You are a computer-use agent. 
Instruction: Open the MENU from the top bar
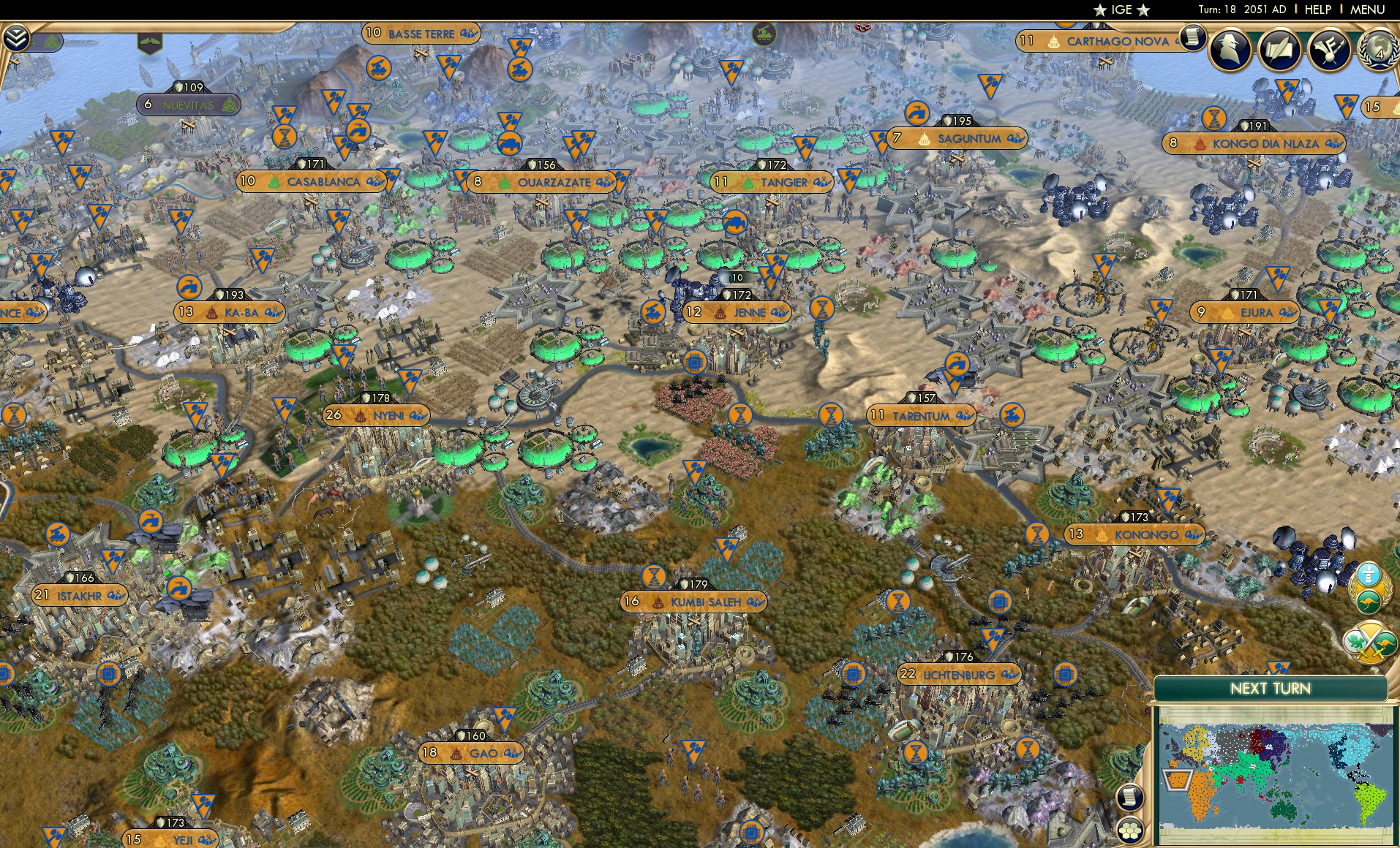click(1366, 10)
